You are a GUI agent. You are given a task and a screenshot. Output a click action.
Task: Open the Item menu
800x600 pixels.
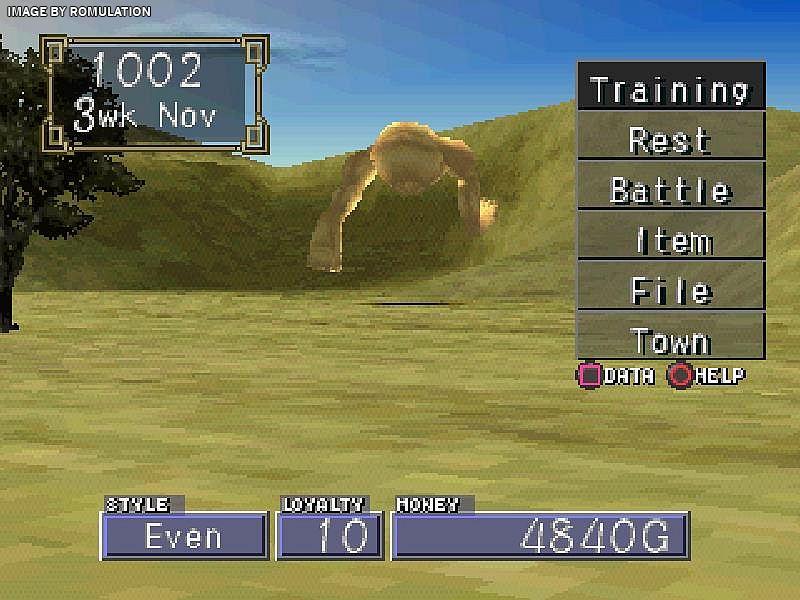(x=670, y=239)
